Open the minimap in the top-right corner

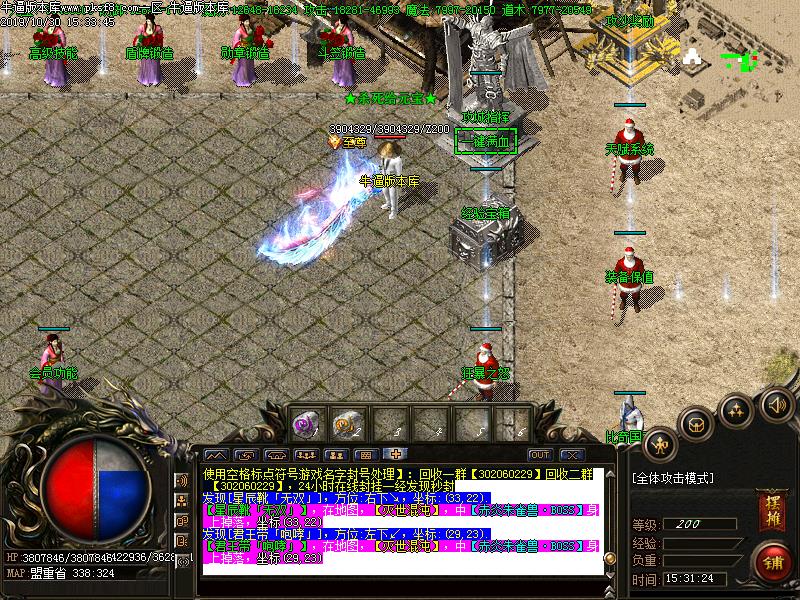pos(742,62)
